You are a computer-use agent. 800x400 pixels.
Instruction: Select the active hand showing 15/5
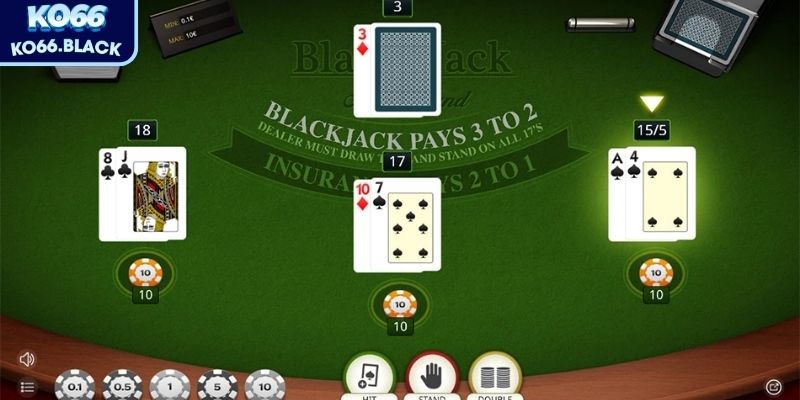(x=651, y=194)
